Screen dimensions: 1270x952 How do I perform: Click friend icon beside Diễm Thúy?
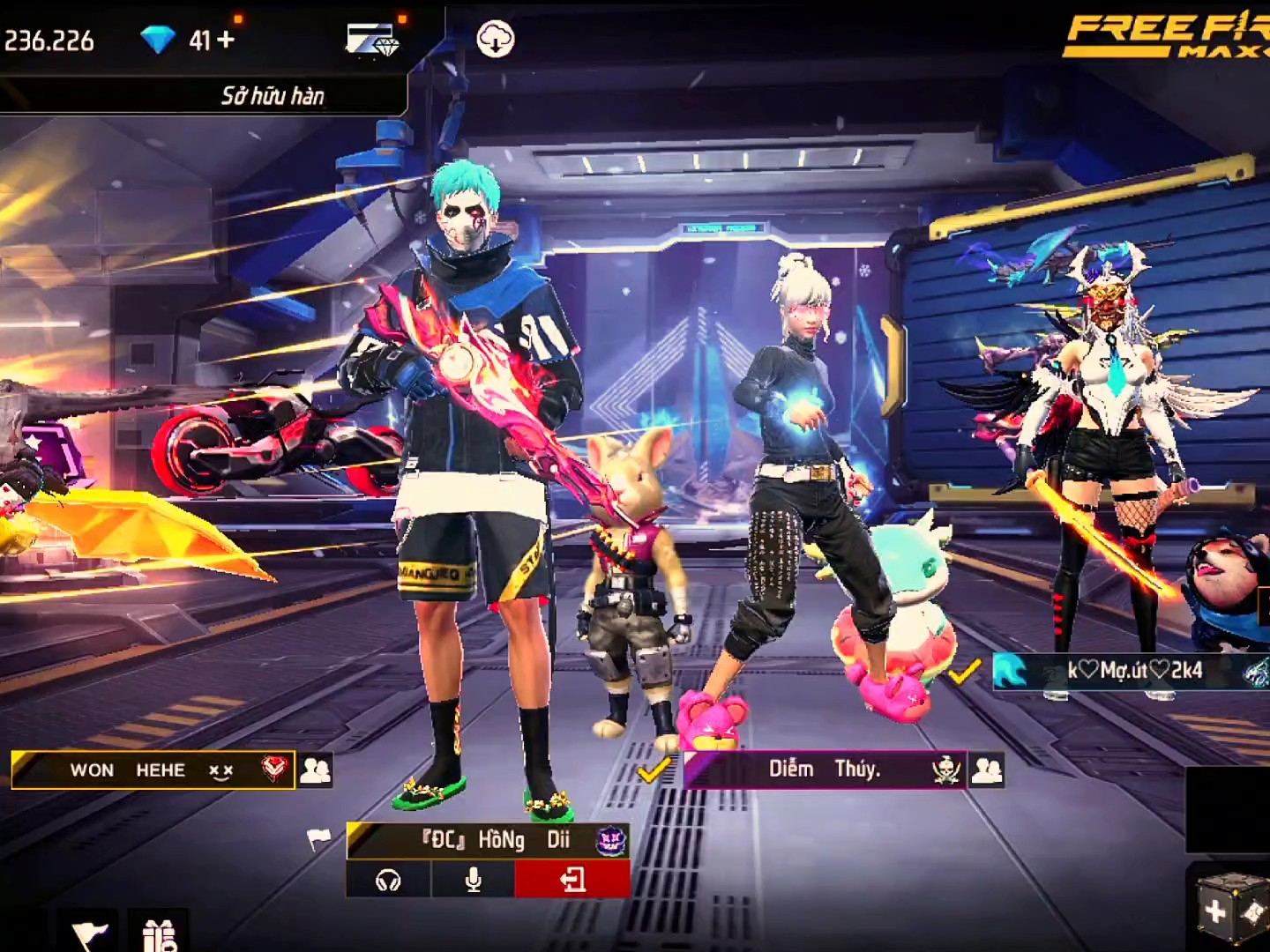click(987, 770)
